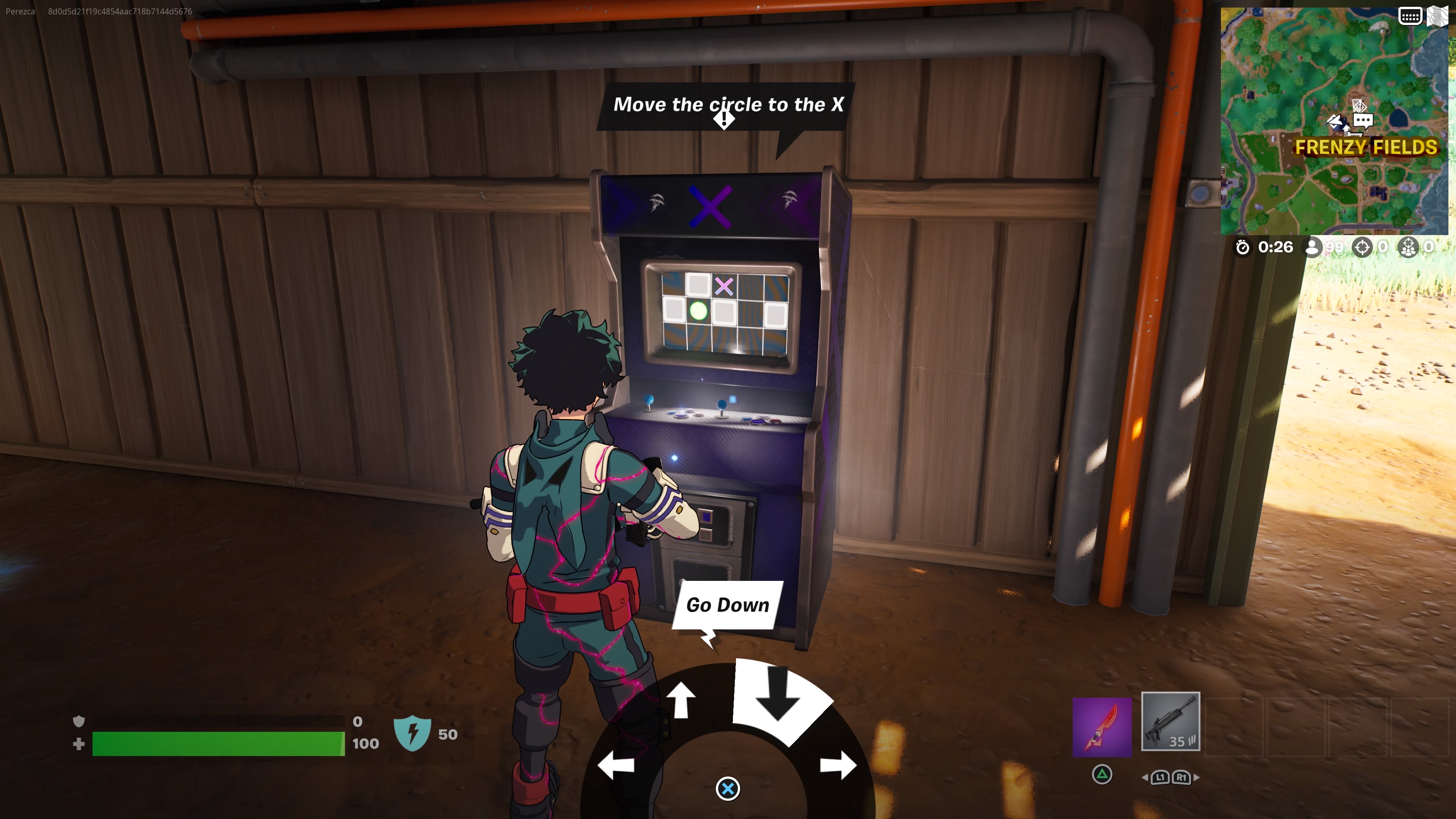Click the stopwatch timer icon near the minimap

point(1243,247)
